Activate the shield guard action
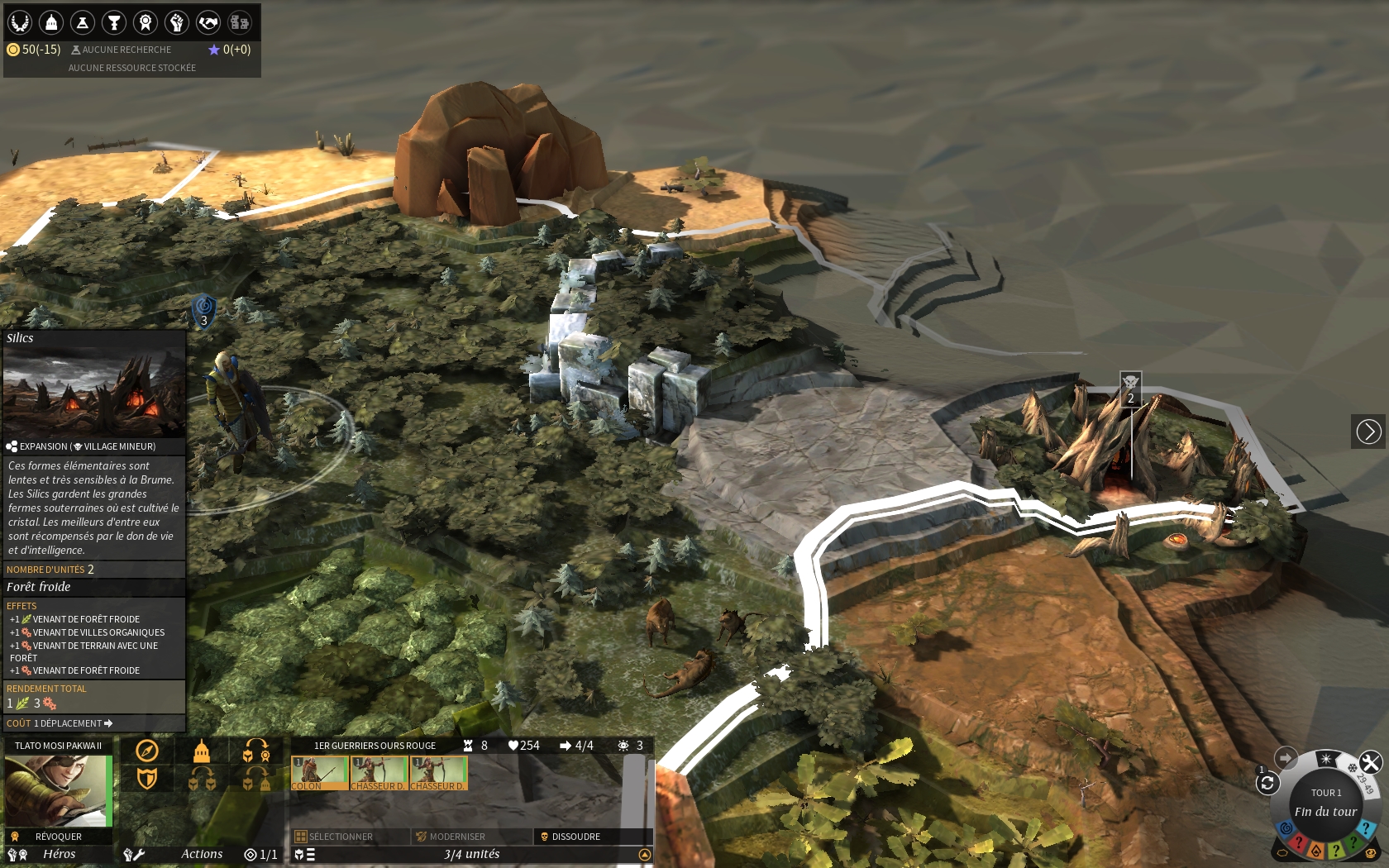 pyautogui.click(x=147, y=779)
